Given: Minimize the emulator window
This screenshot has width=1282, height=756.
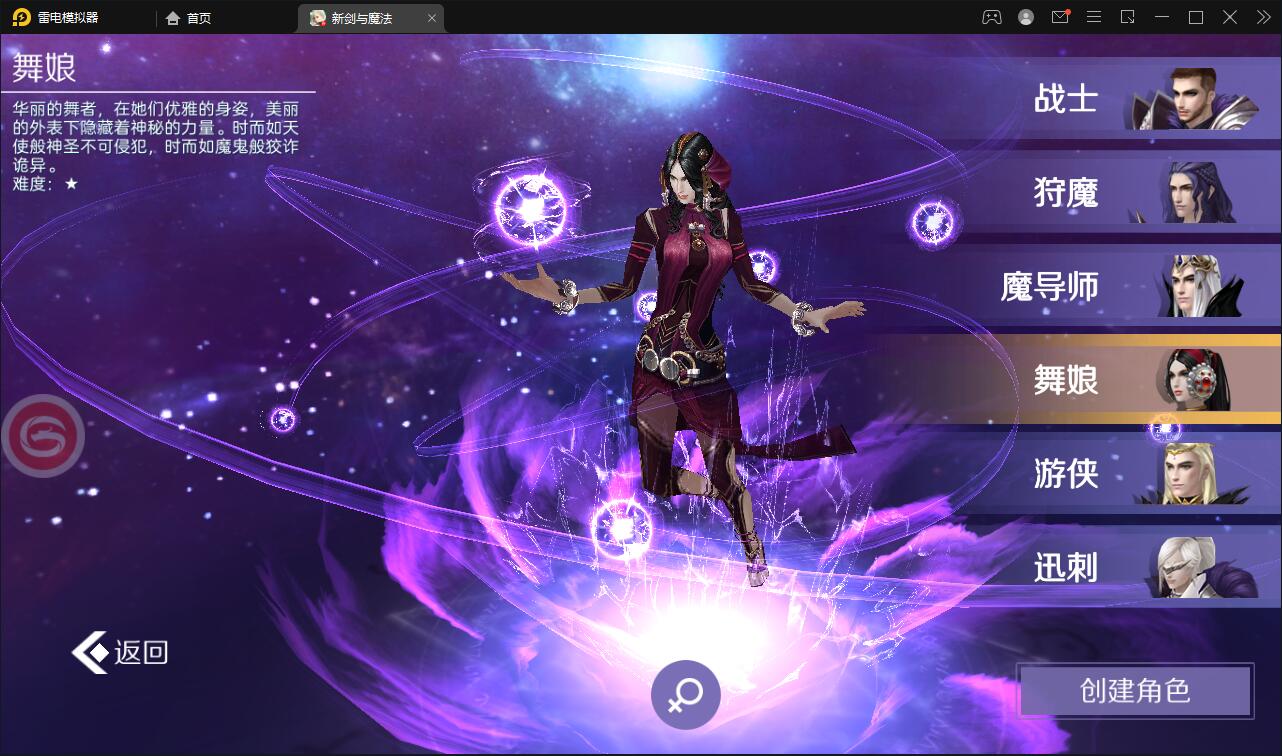Looking at the screenshot, I should click(x=1162, y=17).
